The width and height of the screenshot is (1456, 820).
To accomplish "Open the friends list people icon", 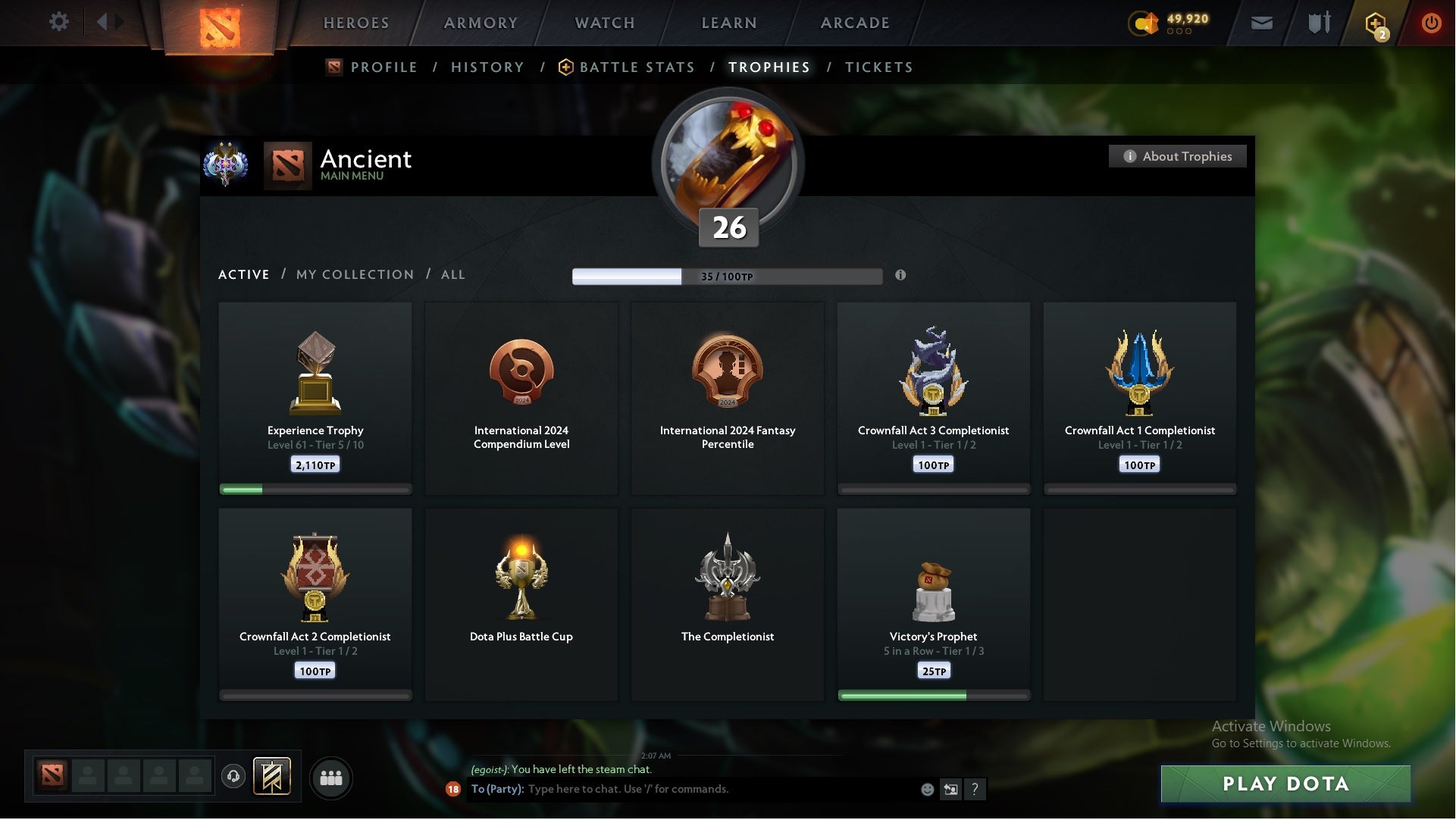I will click(x=331, y=778).
